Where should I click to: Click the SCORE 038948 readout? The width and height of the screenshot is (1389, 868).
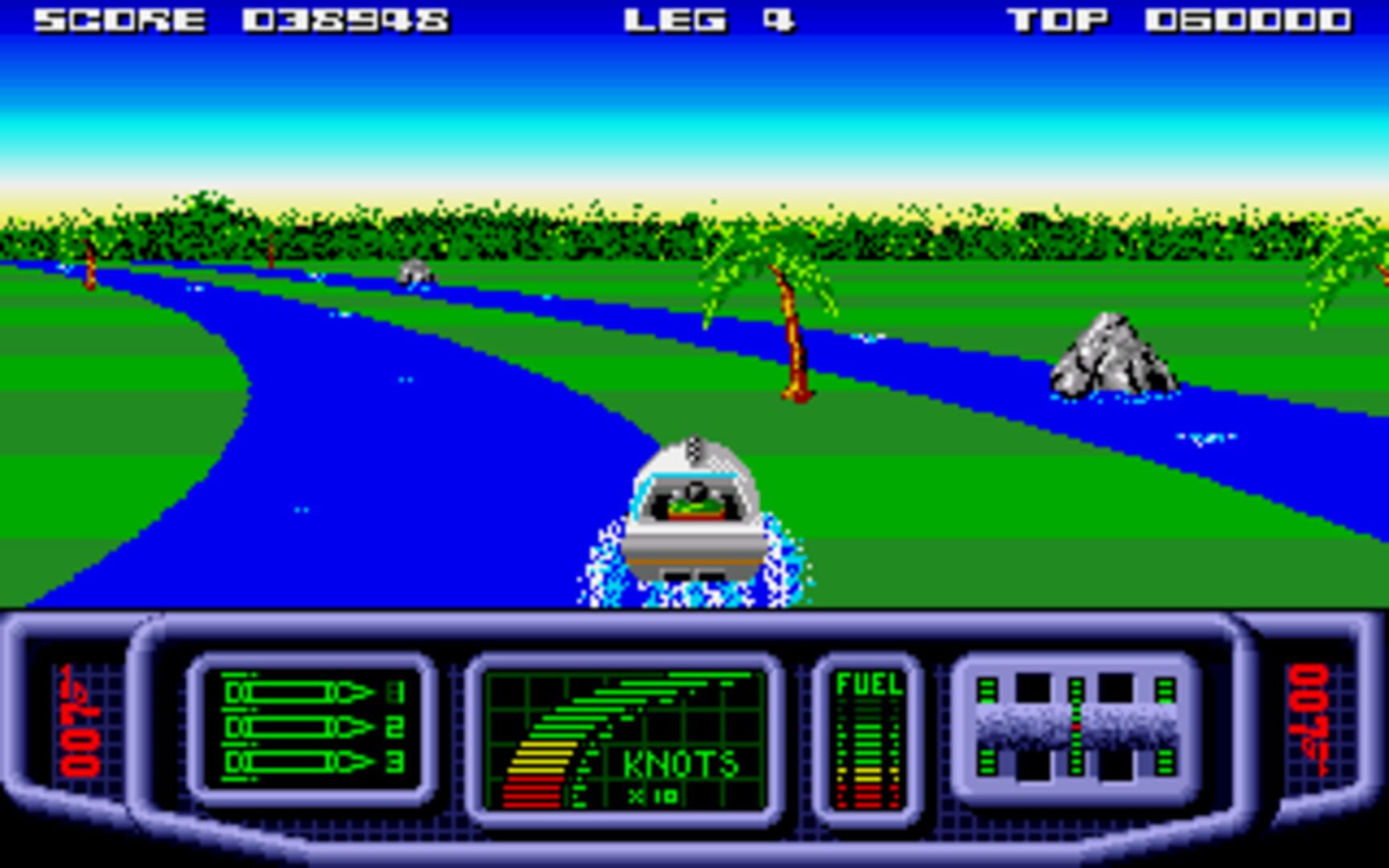(x=241, y=19)
